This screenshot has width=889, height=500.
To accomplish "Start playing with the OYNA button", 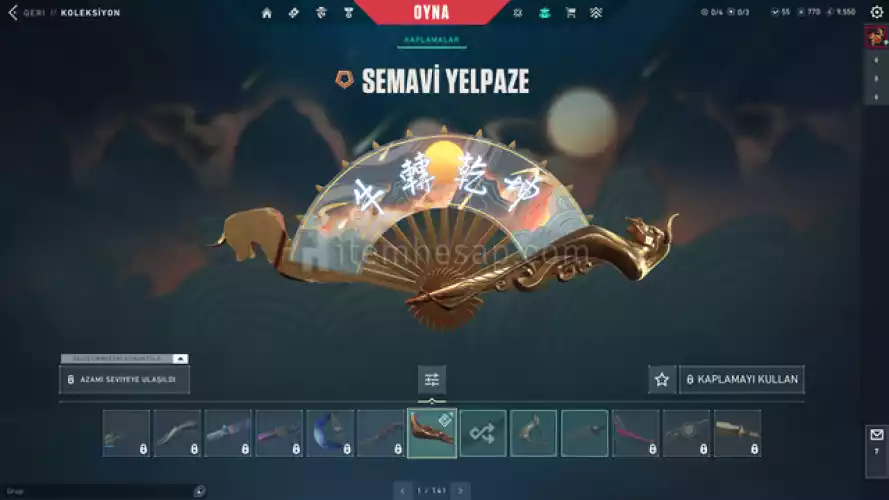I will (430, 13).
